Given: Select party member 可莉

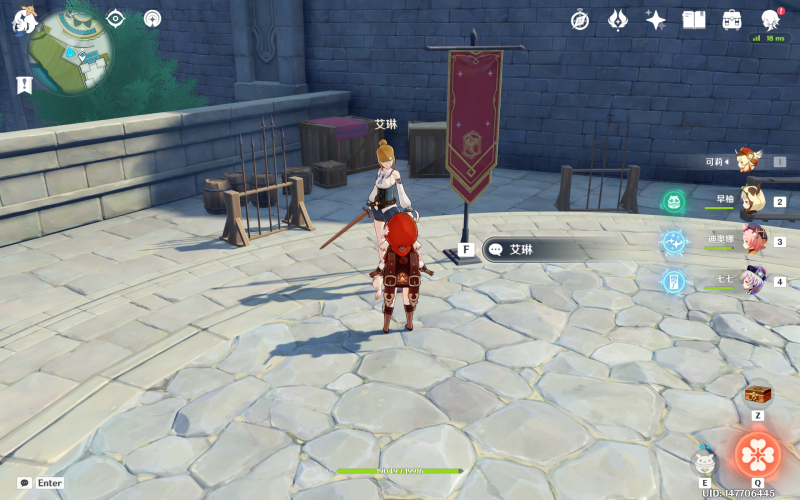Looking at the screenshot, I should pyautogui.click(x=744, y=160).
